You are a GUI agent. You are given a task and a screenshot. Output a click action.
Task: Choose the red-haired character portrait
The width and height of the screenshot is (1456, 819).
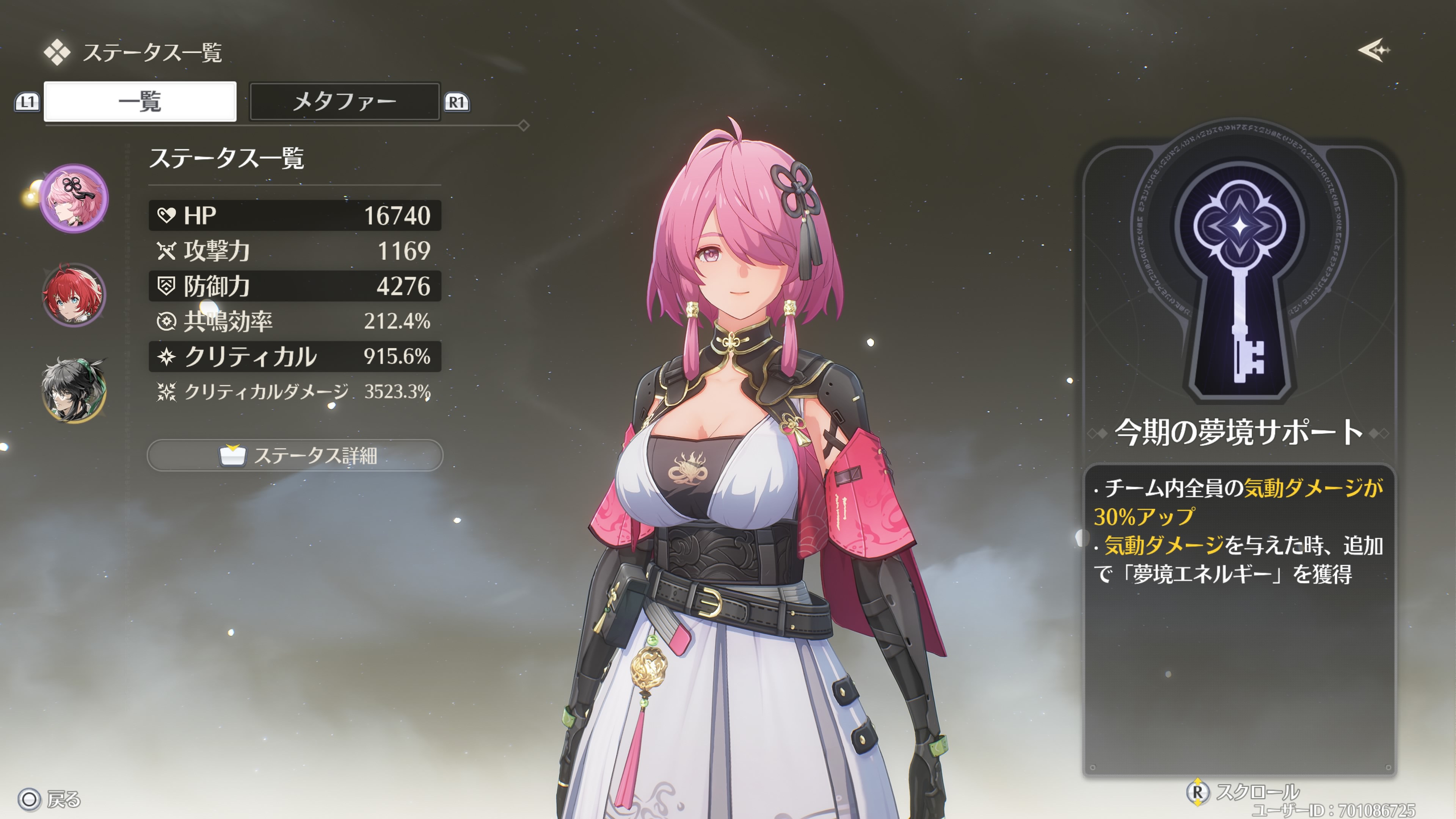point(74,295)
